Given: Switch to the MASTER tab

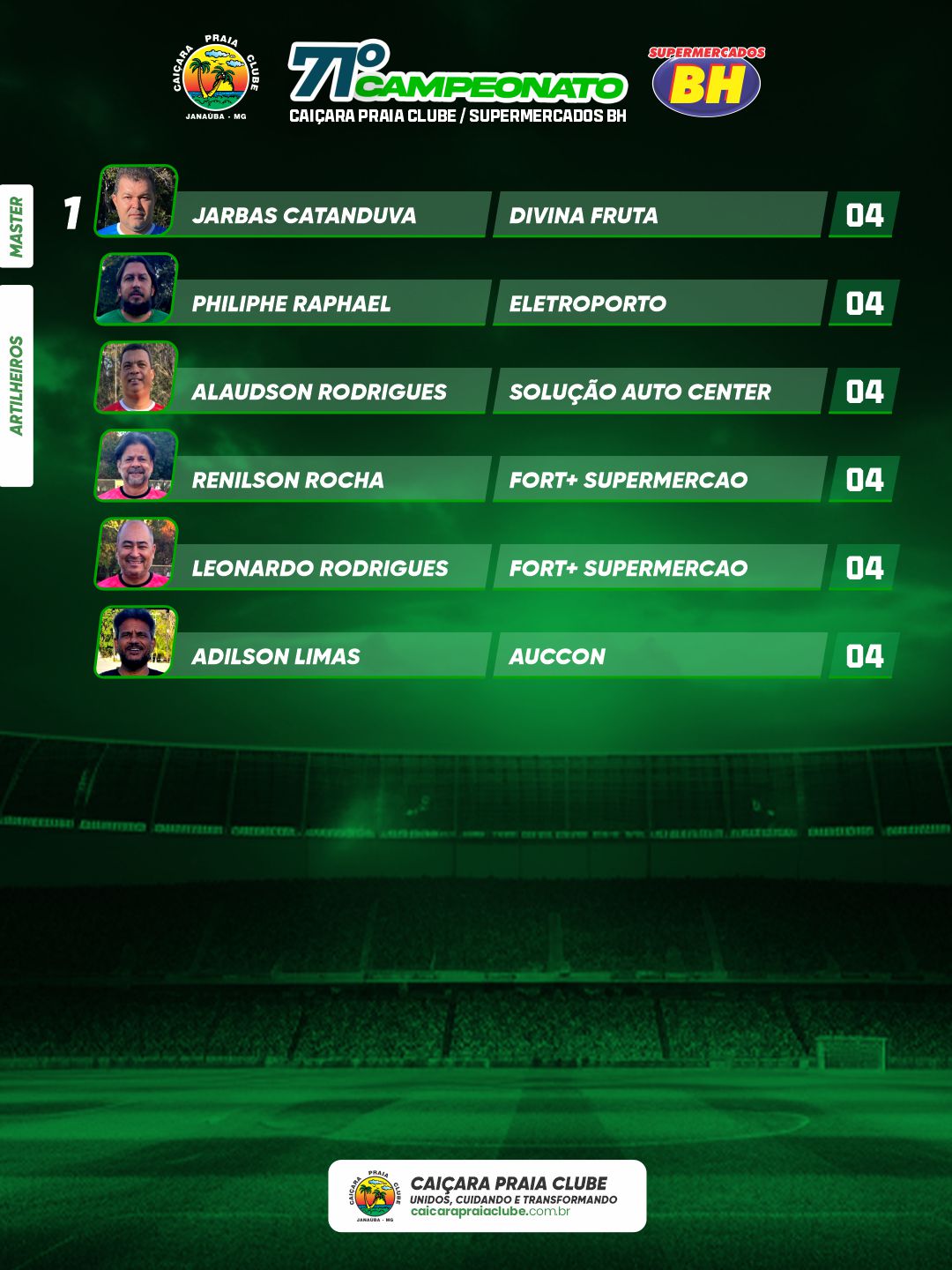Looking at the screenshot, I should (17, 226).
